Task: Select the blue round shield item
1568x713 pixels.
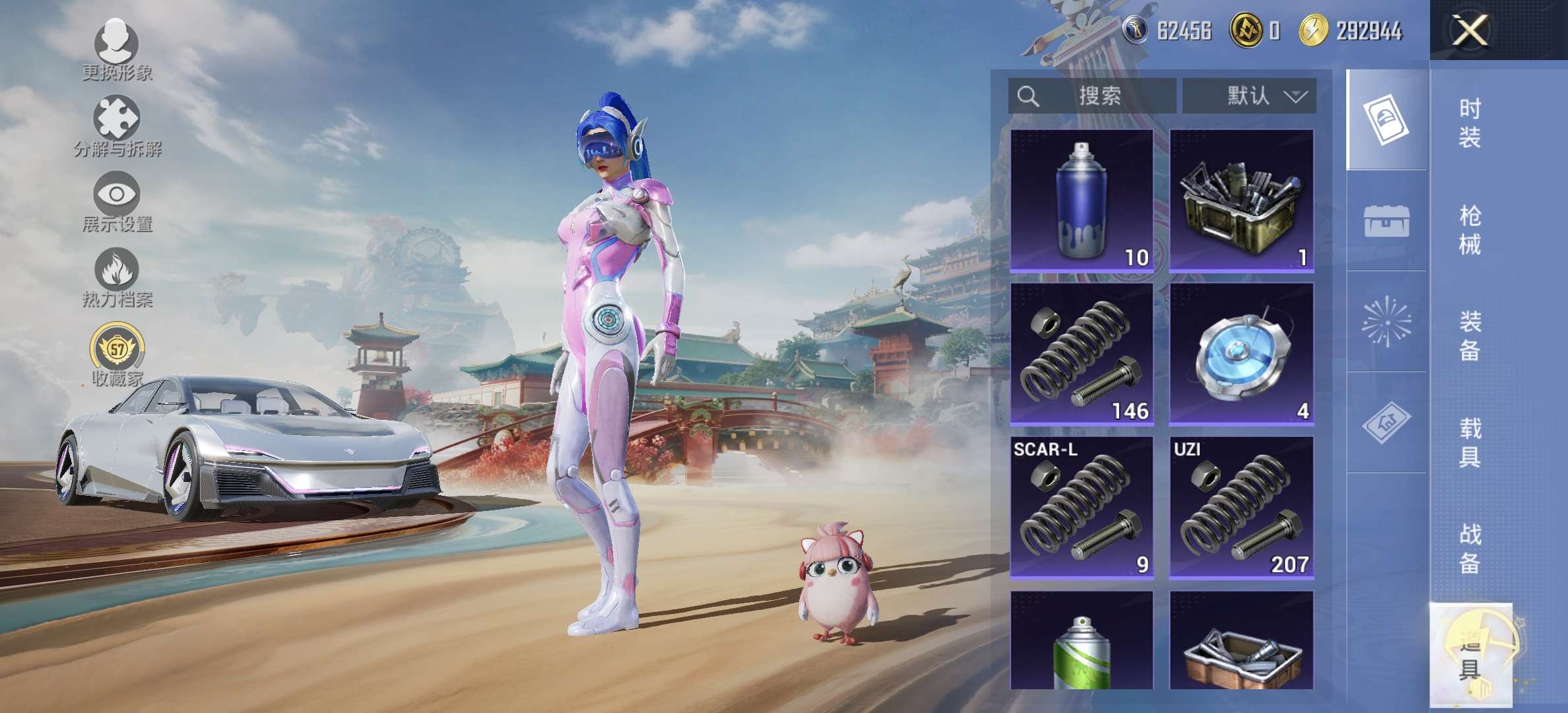Action: [x=1241, y=355]
